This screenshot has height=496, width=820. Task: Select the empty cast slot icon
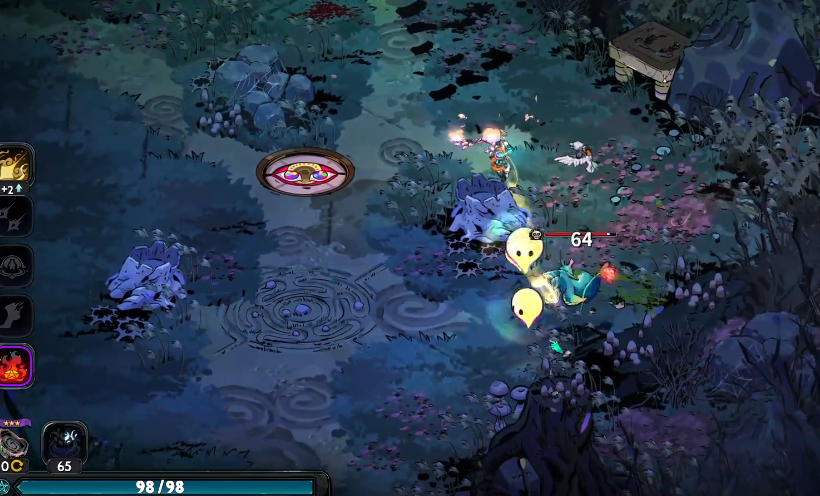pyautogui.click(x=16, y=265)
